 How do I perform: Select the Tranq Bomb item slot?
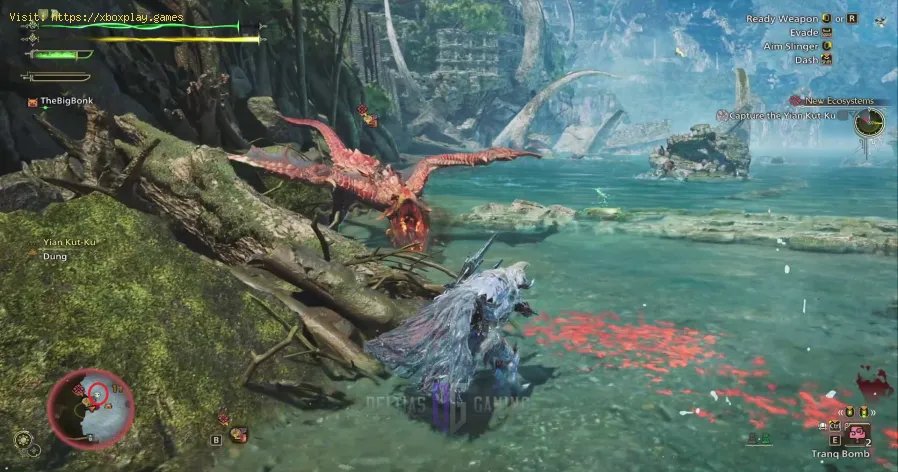855,434
